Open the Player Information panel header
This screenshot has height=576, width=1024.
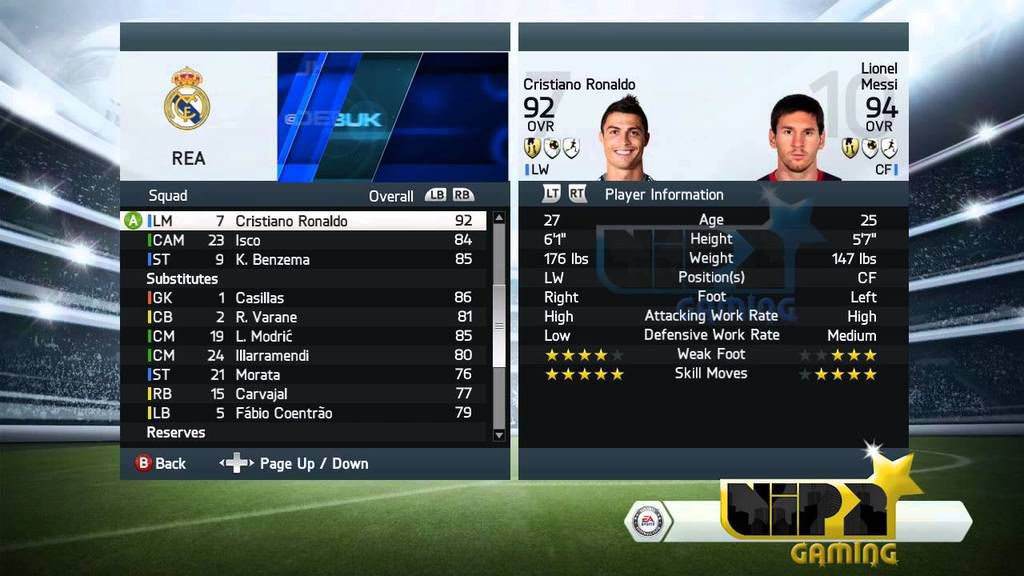[x=664, y=195]
